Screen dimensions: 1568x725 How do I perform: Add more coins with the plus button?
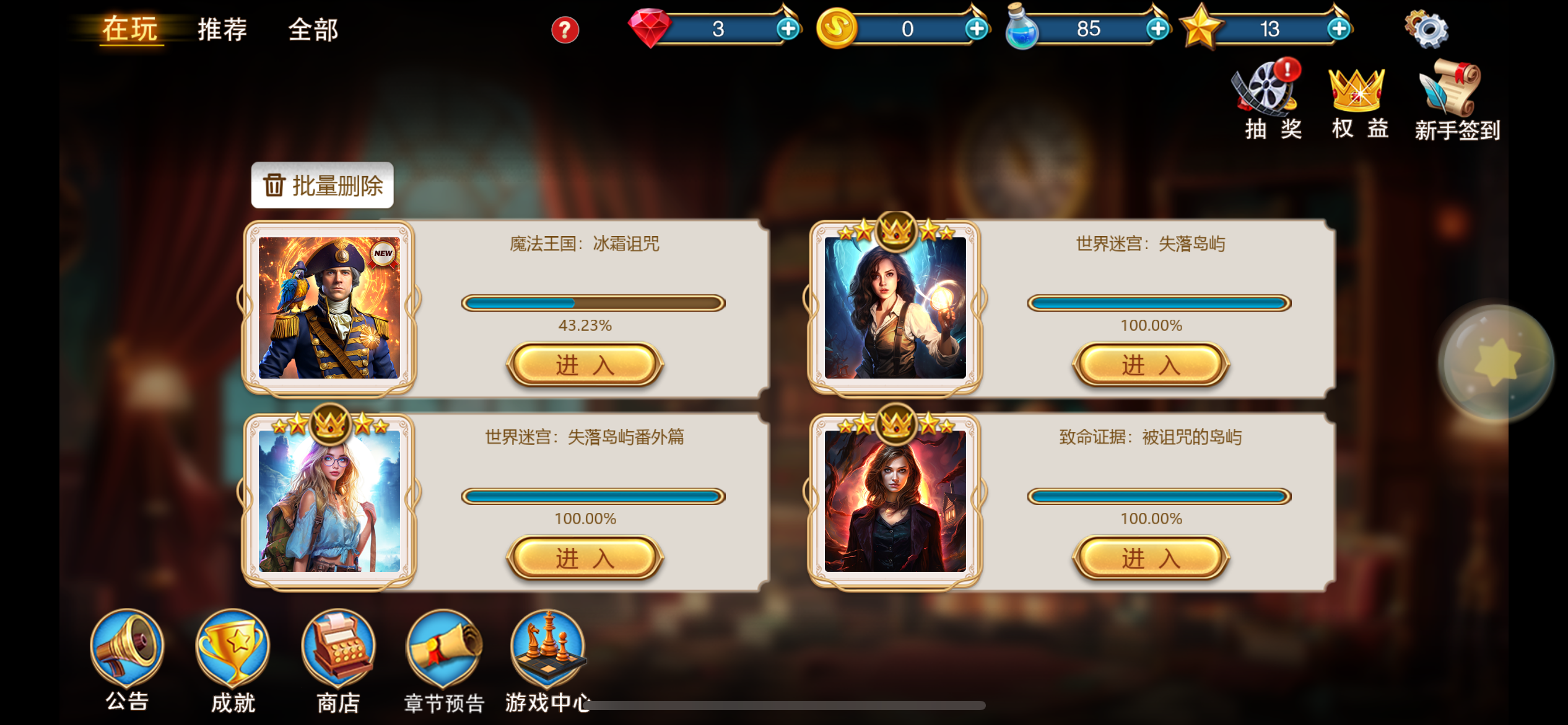[977, 29]
